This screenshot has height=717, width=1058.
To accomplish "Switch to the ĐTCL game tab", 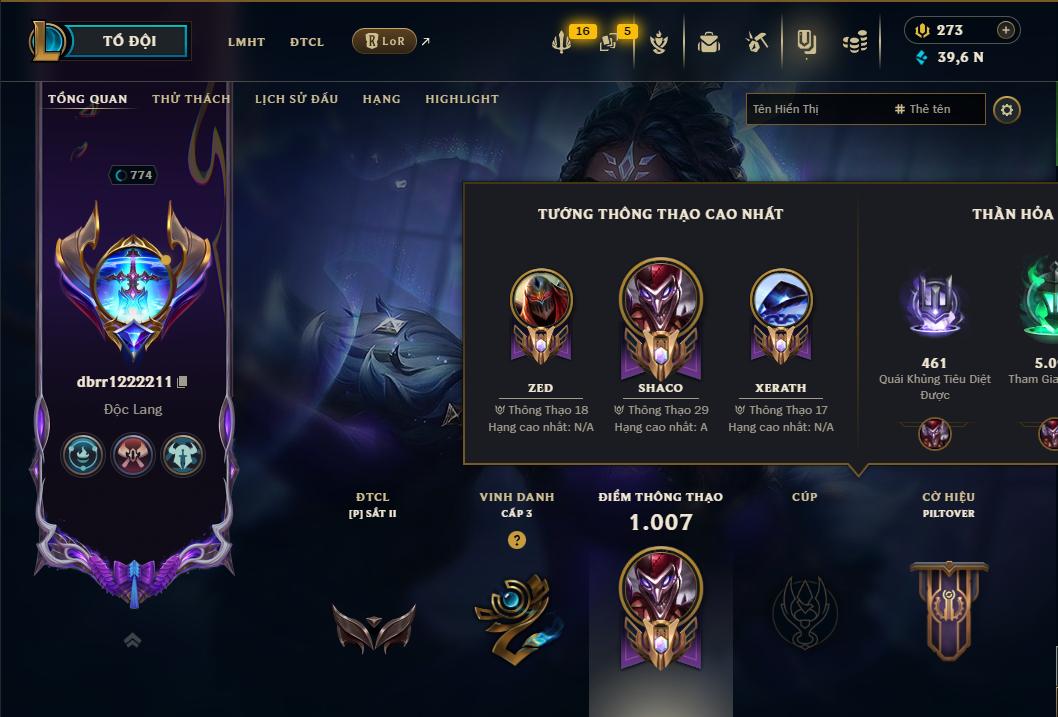I will (x=307, y=42).
